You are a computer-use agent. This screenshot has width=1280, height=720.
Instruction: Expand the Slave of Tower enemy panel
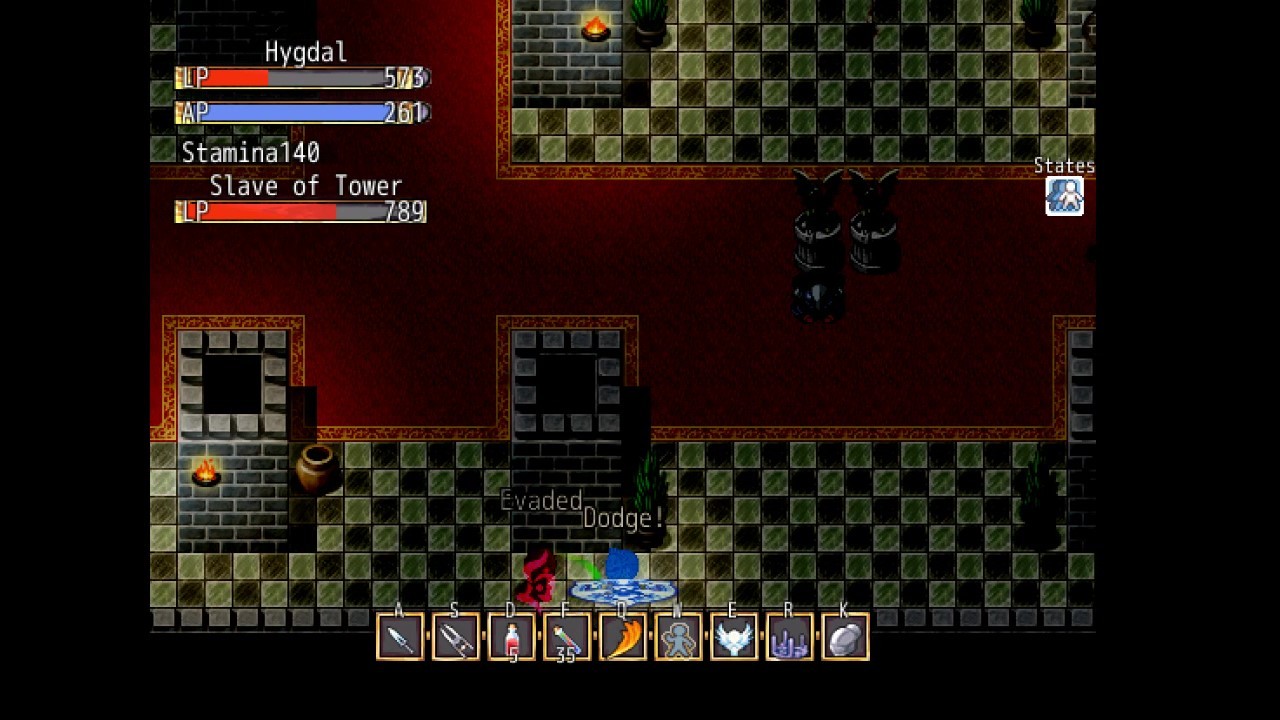point(300,212)
